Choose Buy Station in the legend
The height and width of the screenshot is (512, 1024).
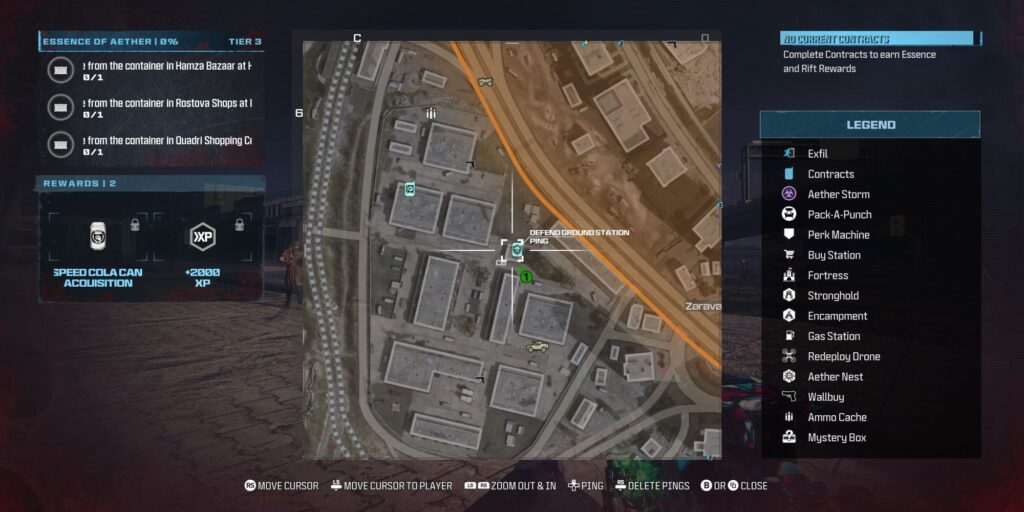click(834, 255)
